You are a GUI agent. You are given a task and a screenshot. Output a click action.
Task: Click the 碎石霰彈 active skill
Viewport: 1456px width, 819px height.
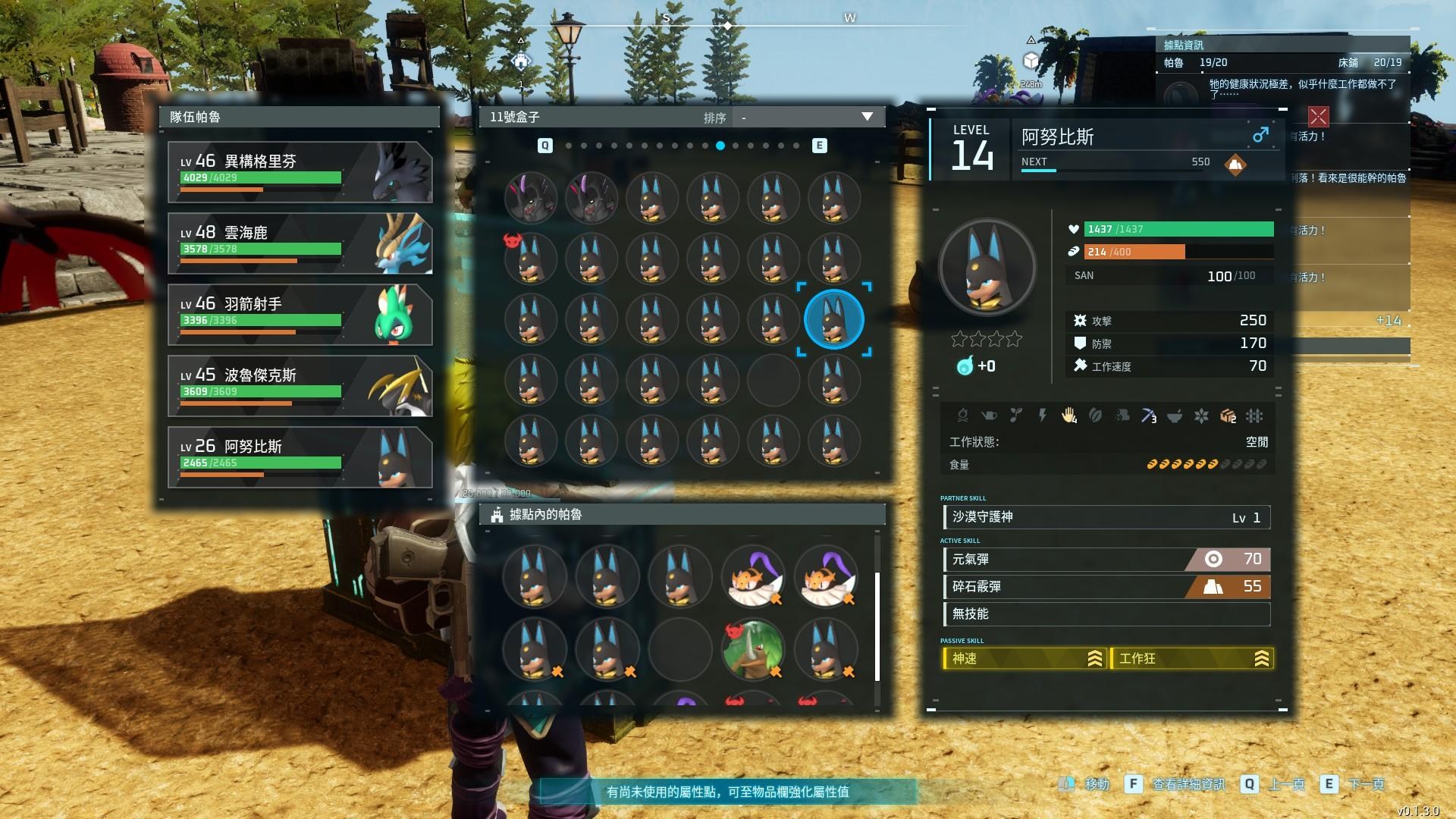(1106, 587)
